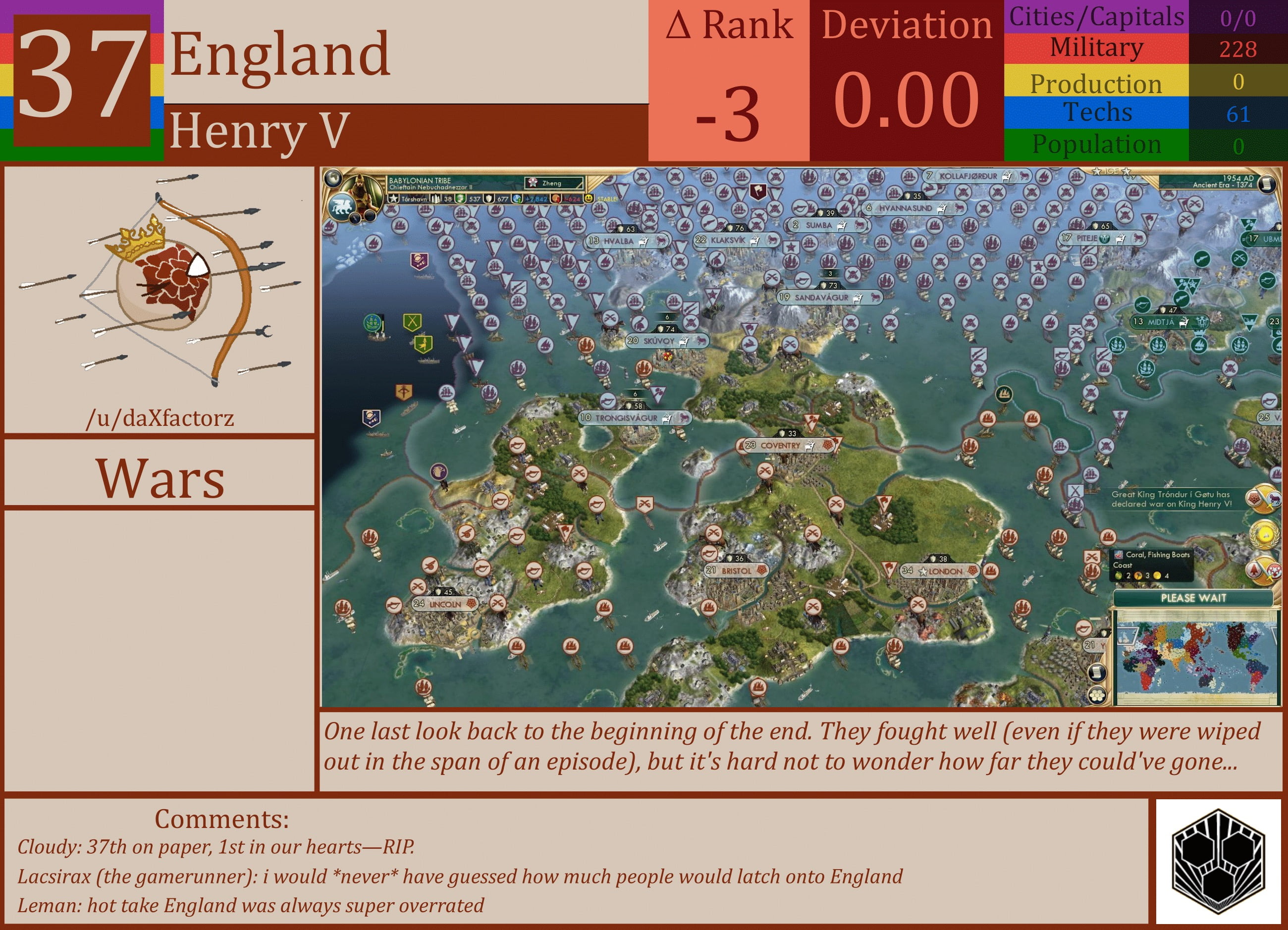Click the gold medal diplomacy notification
Screen dimensions: 1288x930
coord(1264,534)
